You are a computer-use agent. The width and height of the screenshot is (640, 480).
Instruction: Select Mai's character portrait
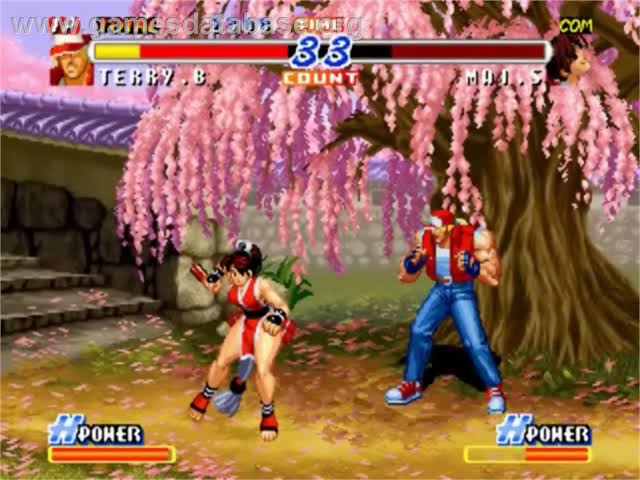(x=568, y=58)
